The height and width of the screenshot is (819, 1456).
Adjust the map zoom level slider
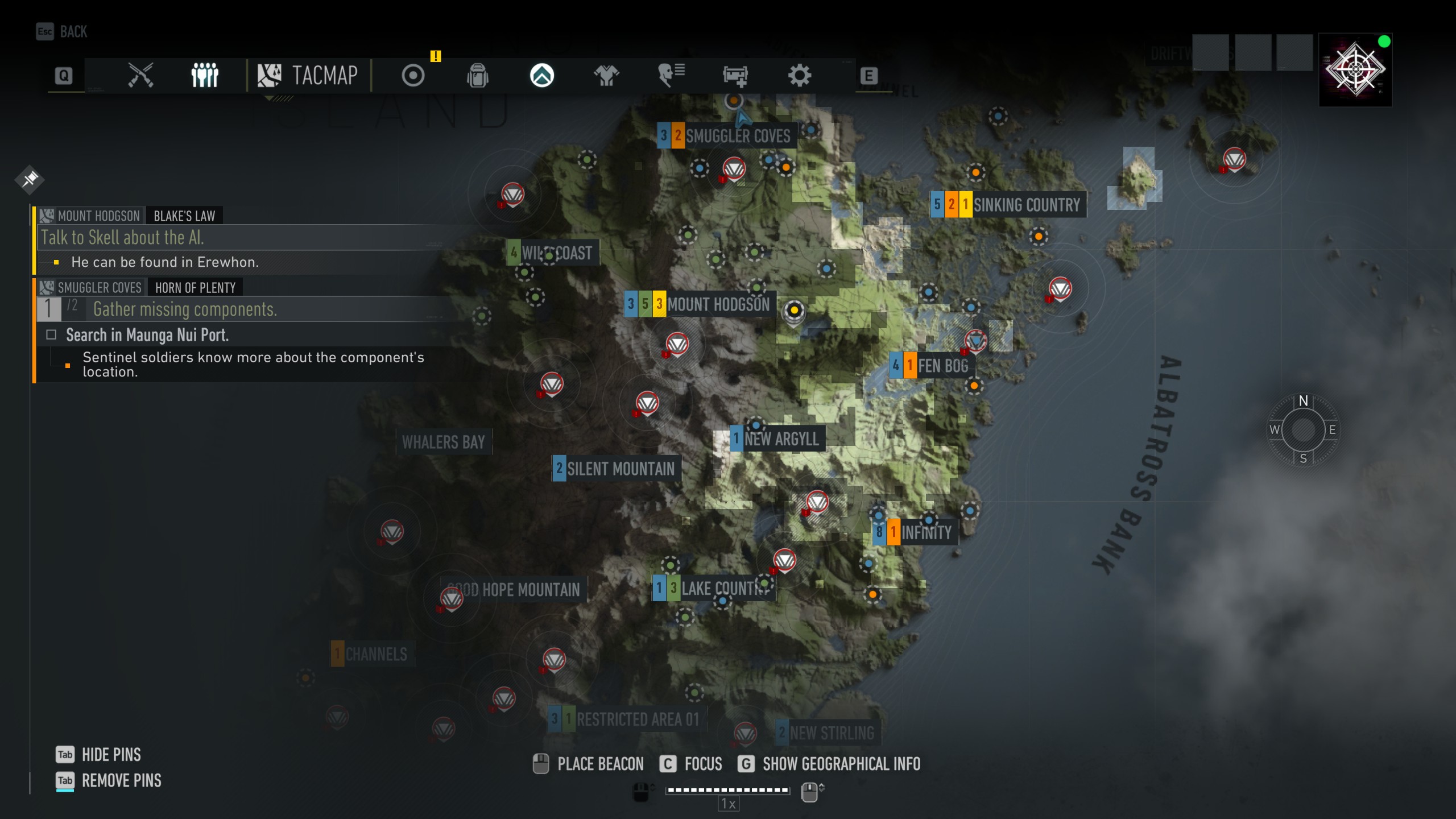click(727, 789)
